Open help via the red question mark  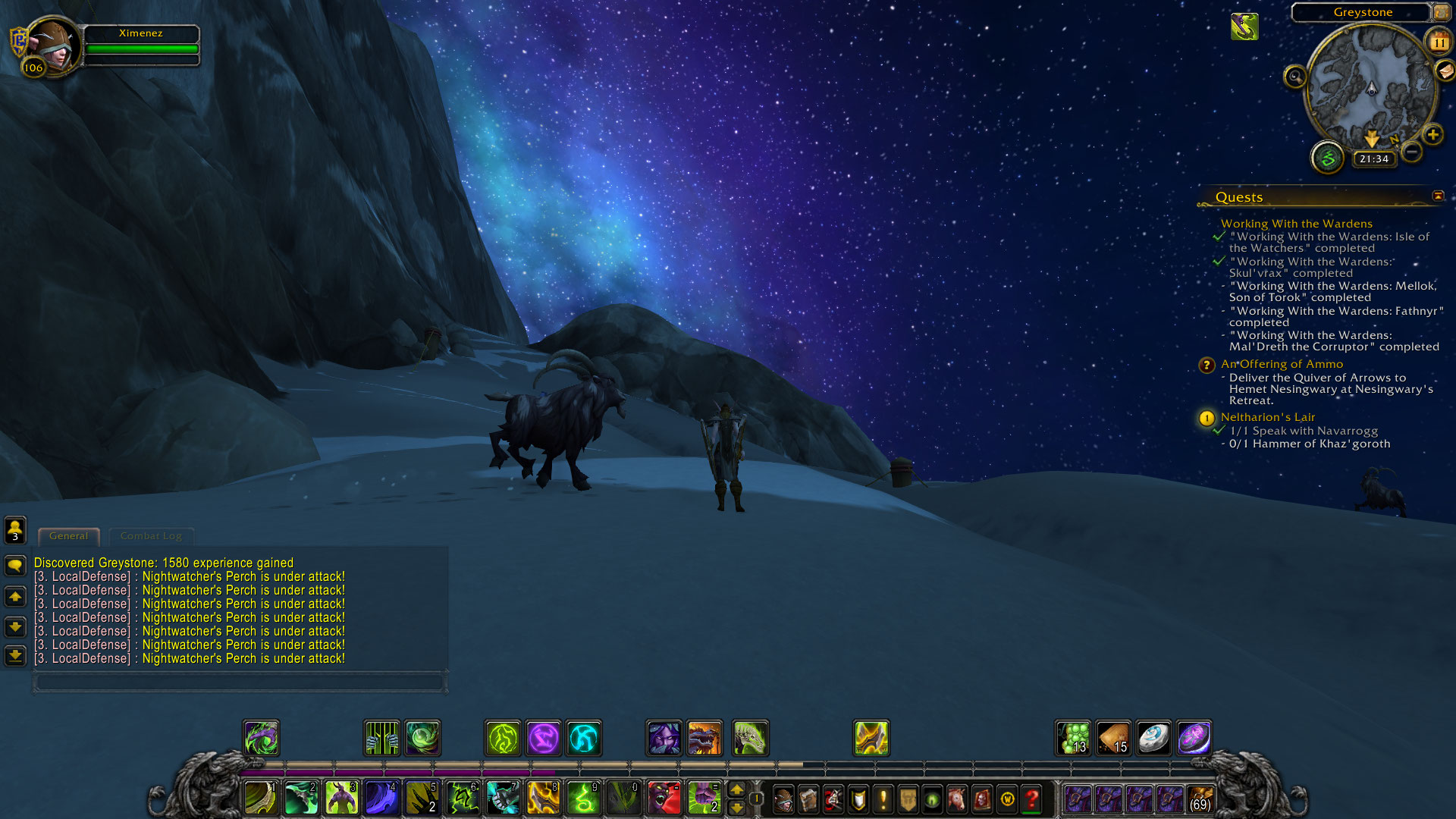[x=1031, y=799]
